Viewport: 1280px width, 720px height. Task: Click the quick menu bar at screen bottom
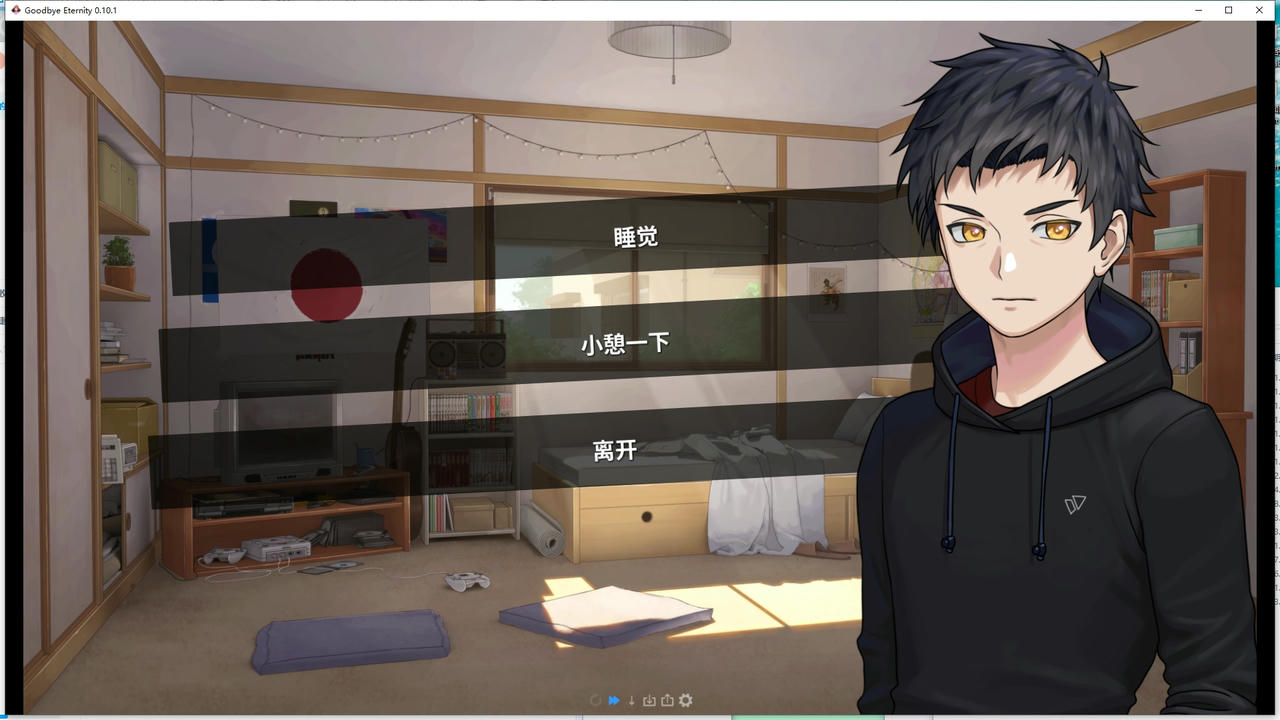tap(640, 700)
